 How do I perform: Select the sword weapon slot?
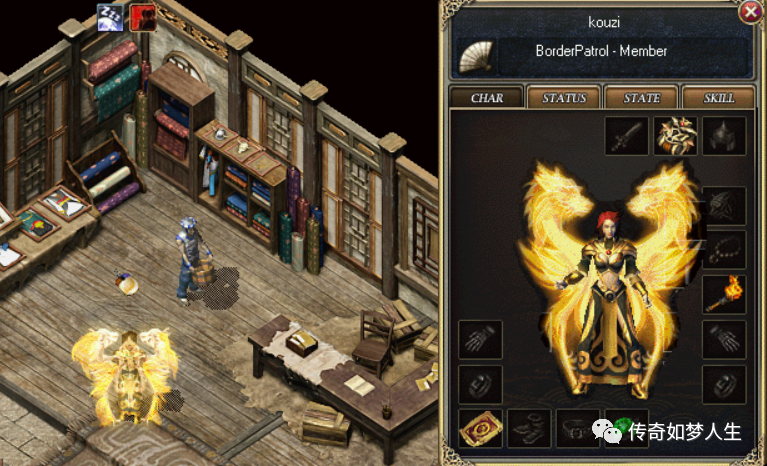[x=625, y=136]
